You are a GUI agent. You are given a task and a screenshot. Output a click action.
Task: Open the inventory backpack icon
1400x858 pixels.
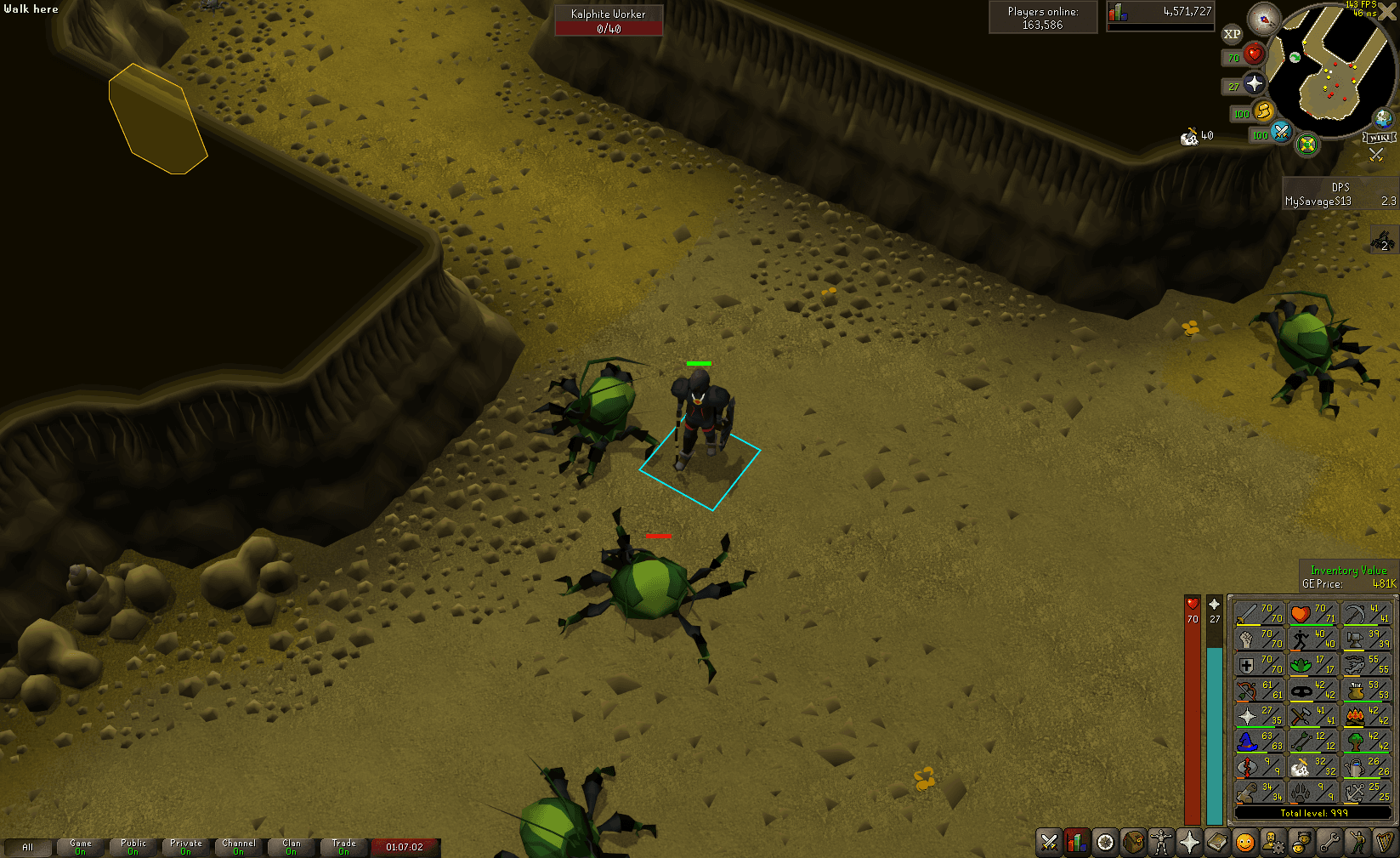coord(1135,844)
